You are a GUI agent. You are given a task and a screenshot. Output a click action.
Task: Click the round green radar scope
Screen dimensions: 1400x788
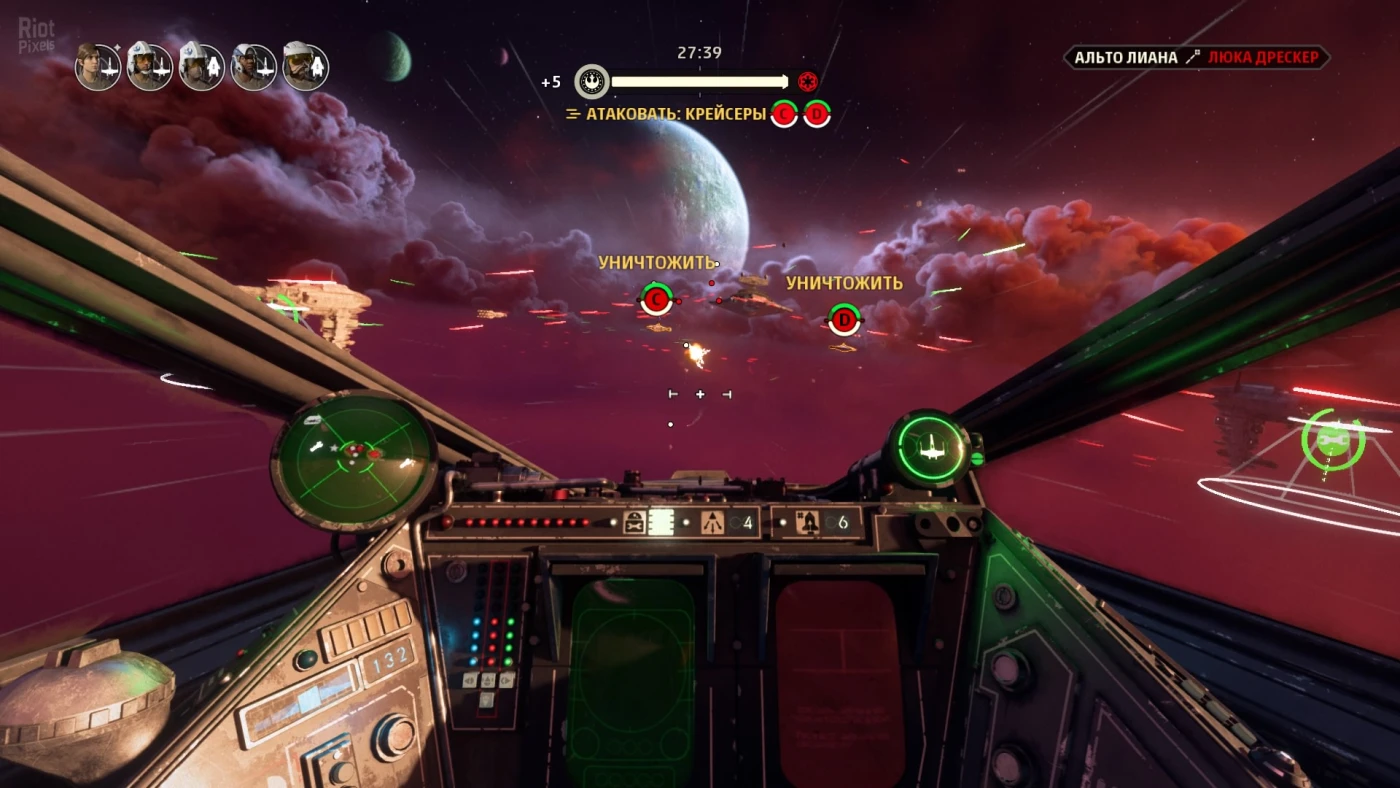[x=354, y=459]
